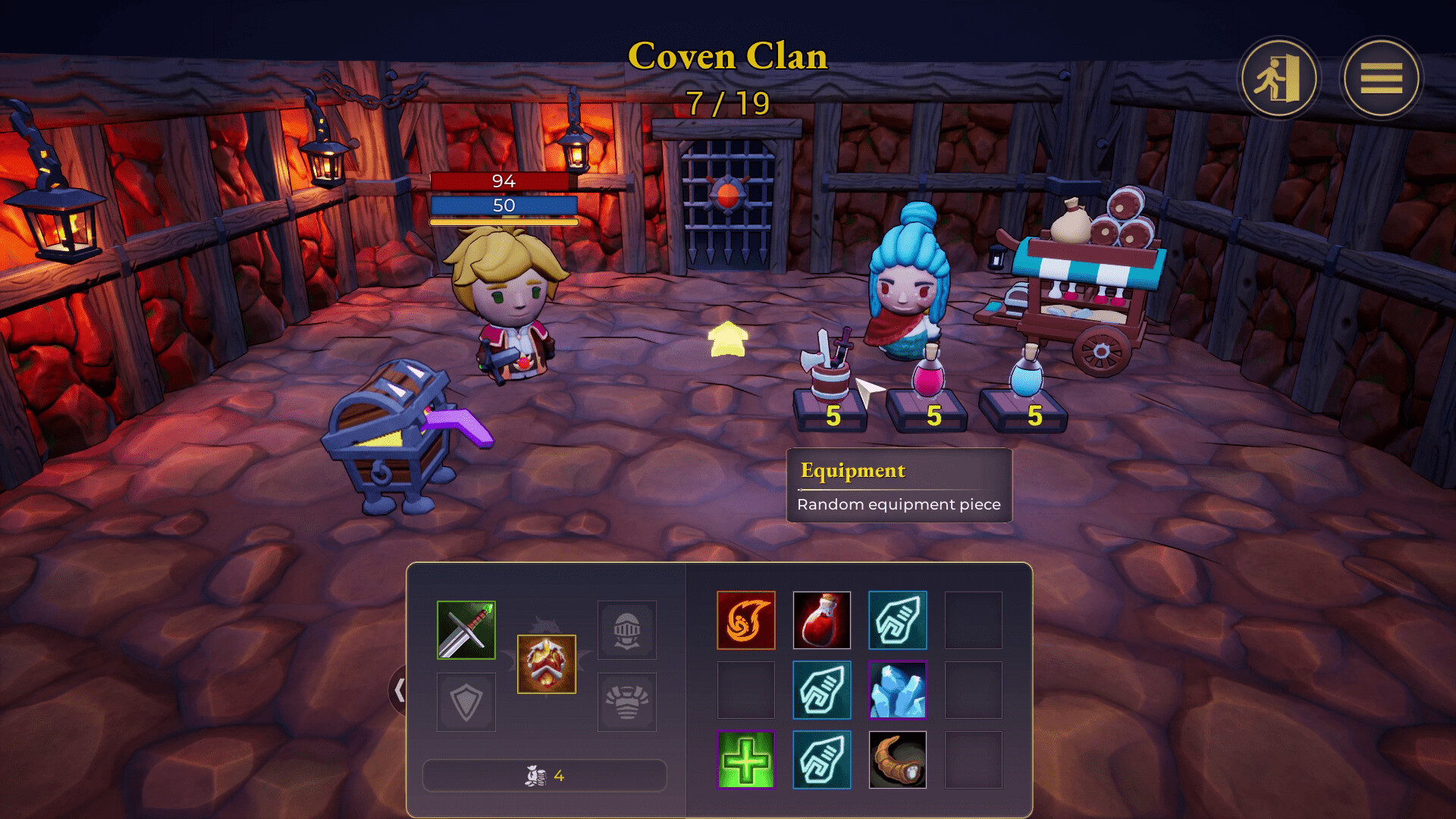This screenshot has width=1456, height=819.
Task: Select the Equipment bucket shop item
Action: [x=829, y=379]
